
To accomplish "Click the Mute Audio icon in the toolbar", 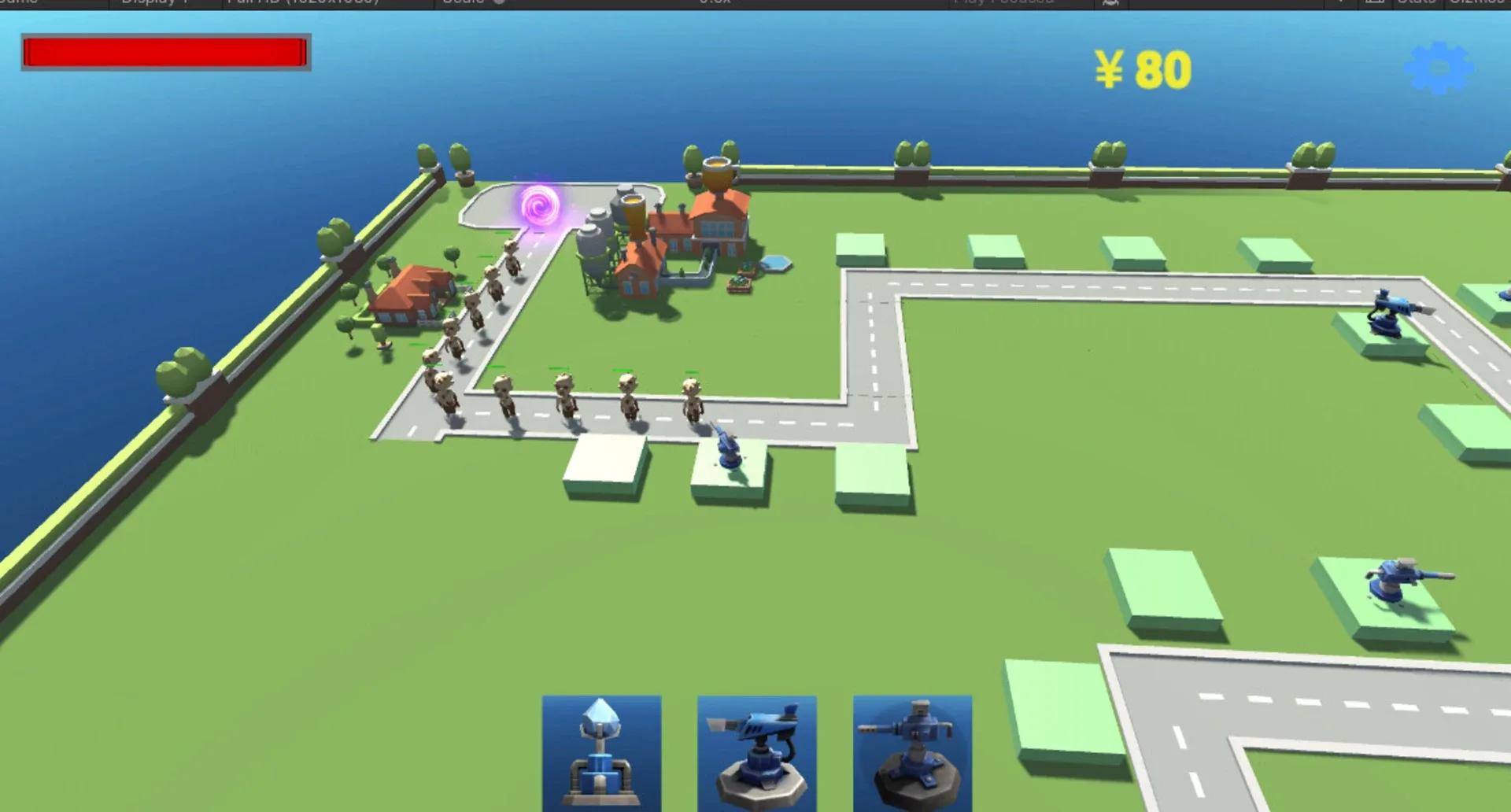I will point(1110,3).
